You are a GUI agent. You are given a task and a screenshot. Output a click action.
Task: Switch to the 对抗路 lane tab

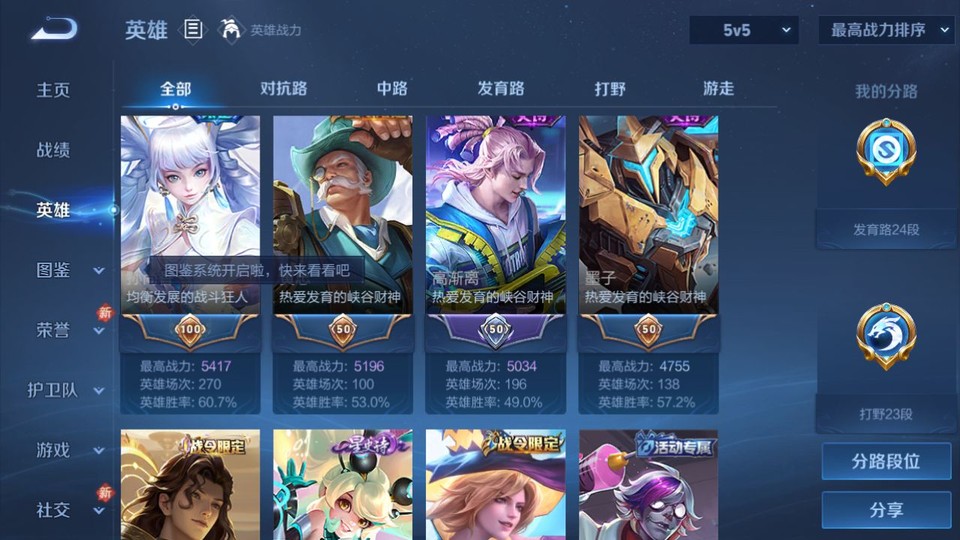click(283, 88)
